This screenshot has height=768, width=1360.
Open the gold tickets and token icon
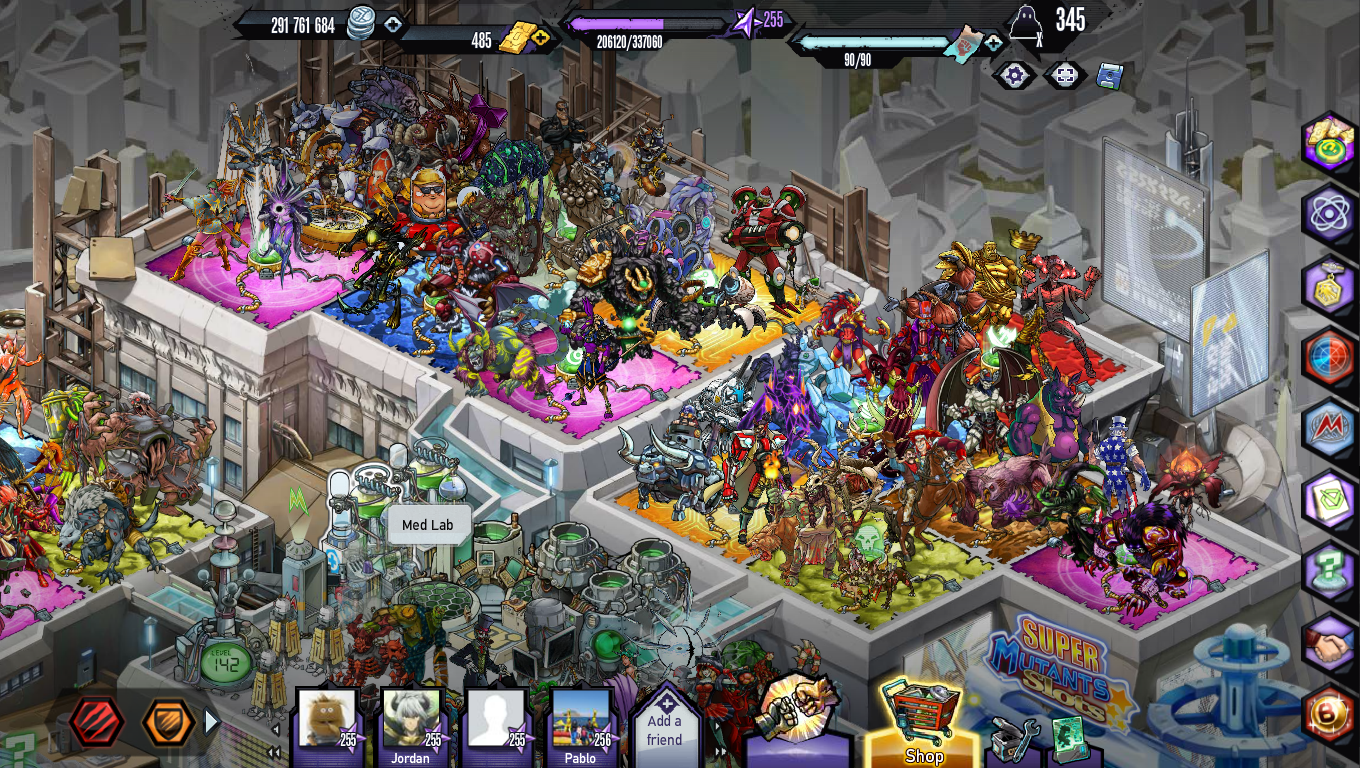pos(1329,142)
